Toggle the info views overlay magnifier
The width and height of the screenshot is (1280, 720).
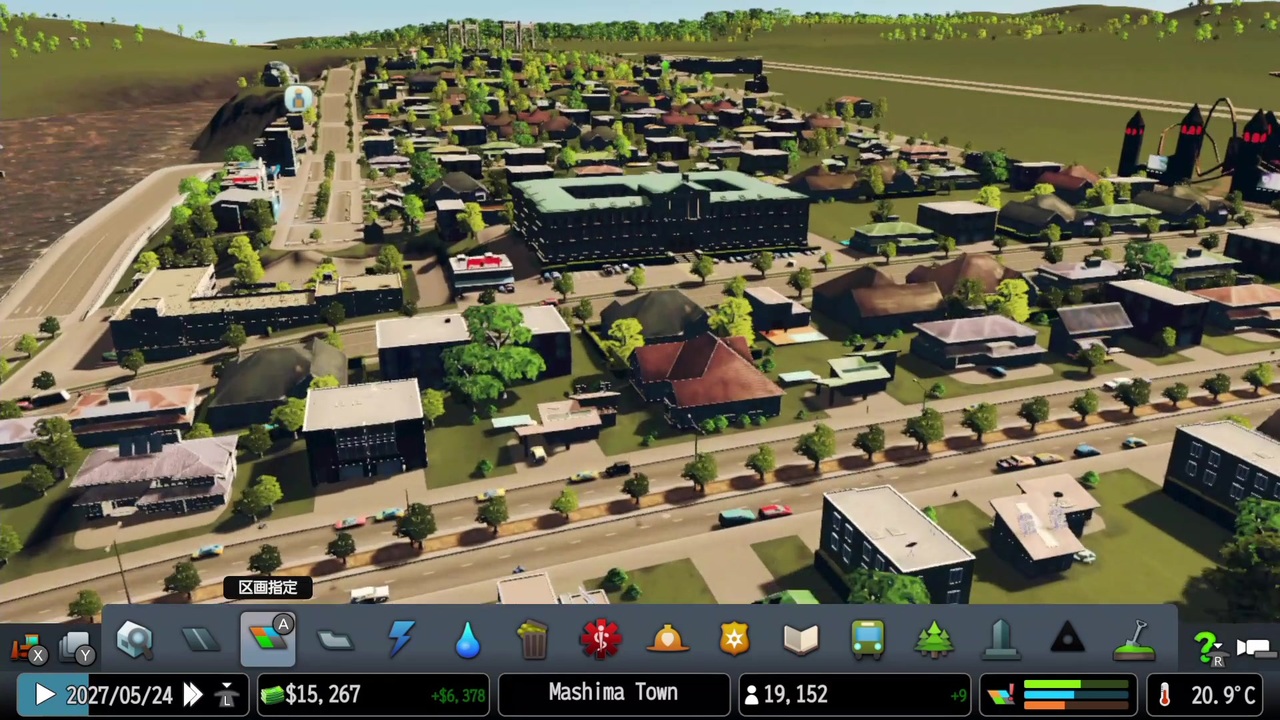coord(134,640)
